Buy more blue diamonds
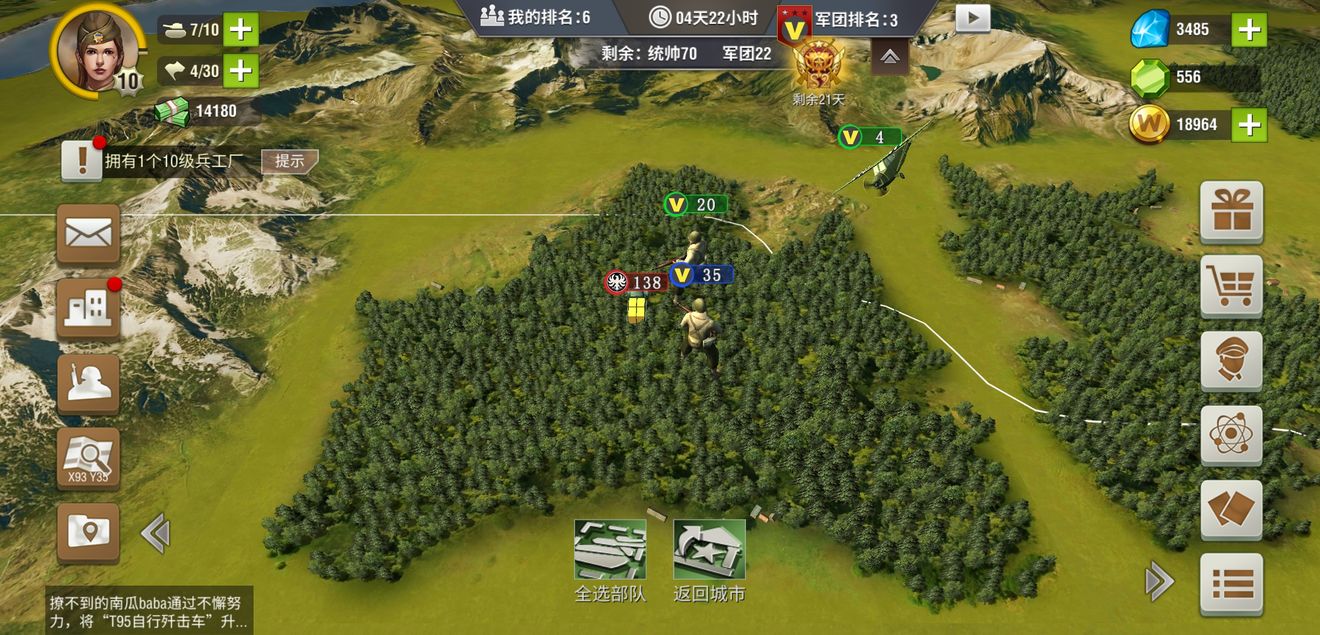The height and width of the screenshot is (635, 1320). point(1249,30)
